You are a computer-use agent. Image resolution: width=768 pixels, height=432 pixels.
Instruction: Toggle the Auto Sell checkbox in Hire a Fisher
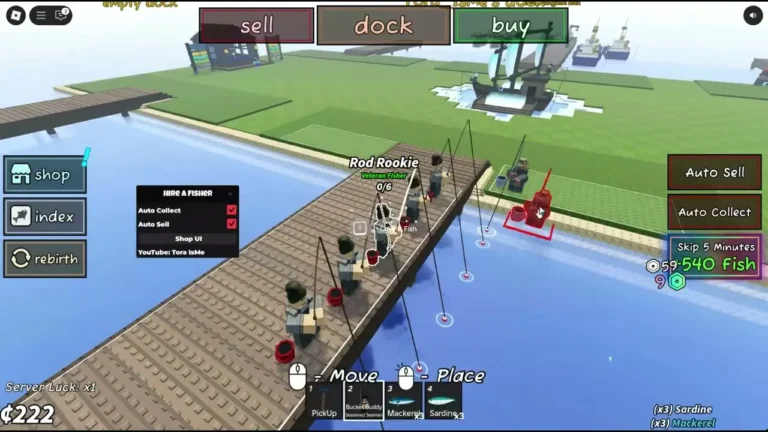pyautogui.click(x=232, y=224)
